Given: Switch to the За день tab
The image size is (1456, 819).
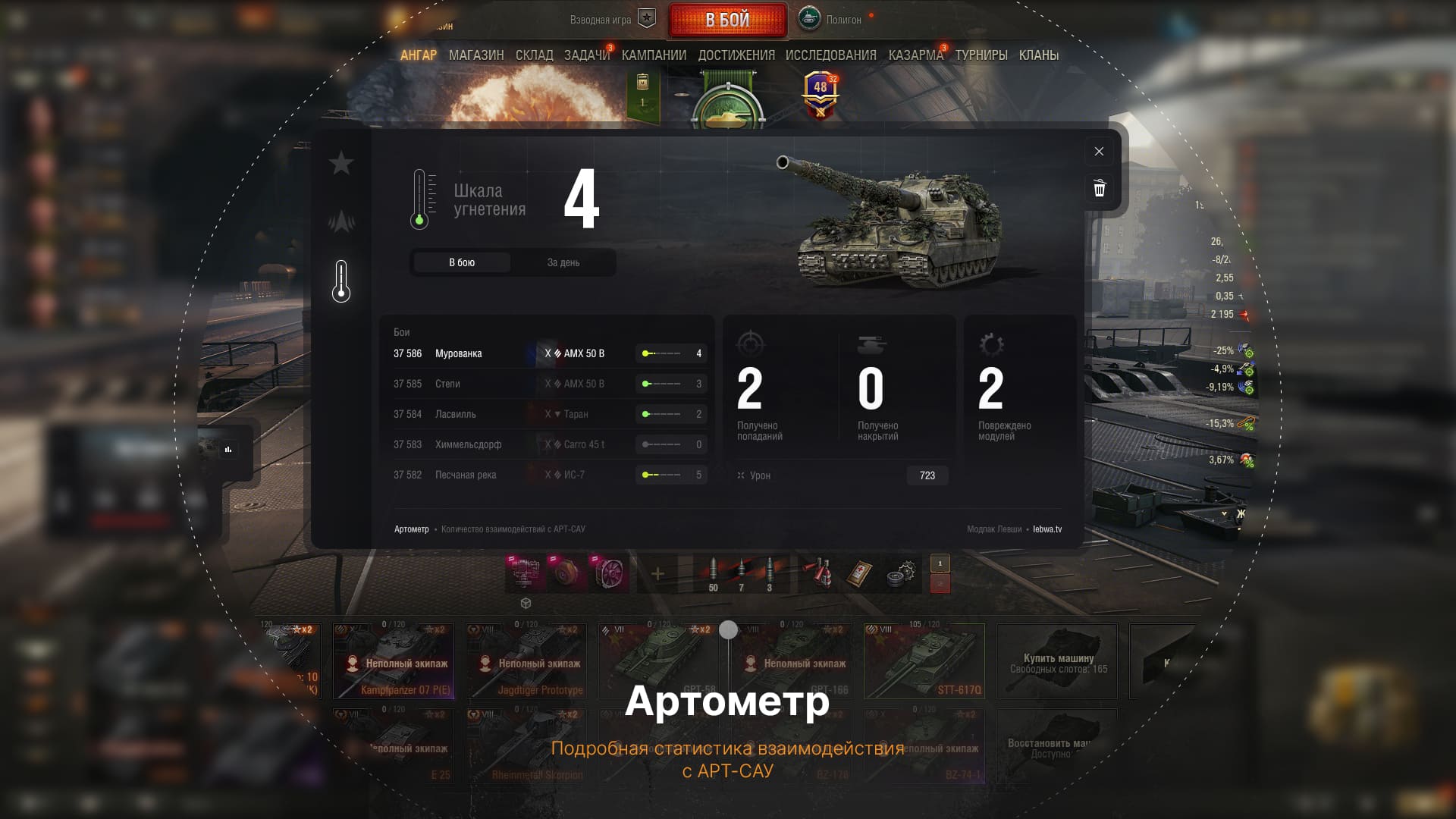Looking at the screenshot, I should coord(563,262).
